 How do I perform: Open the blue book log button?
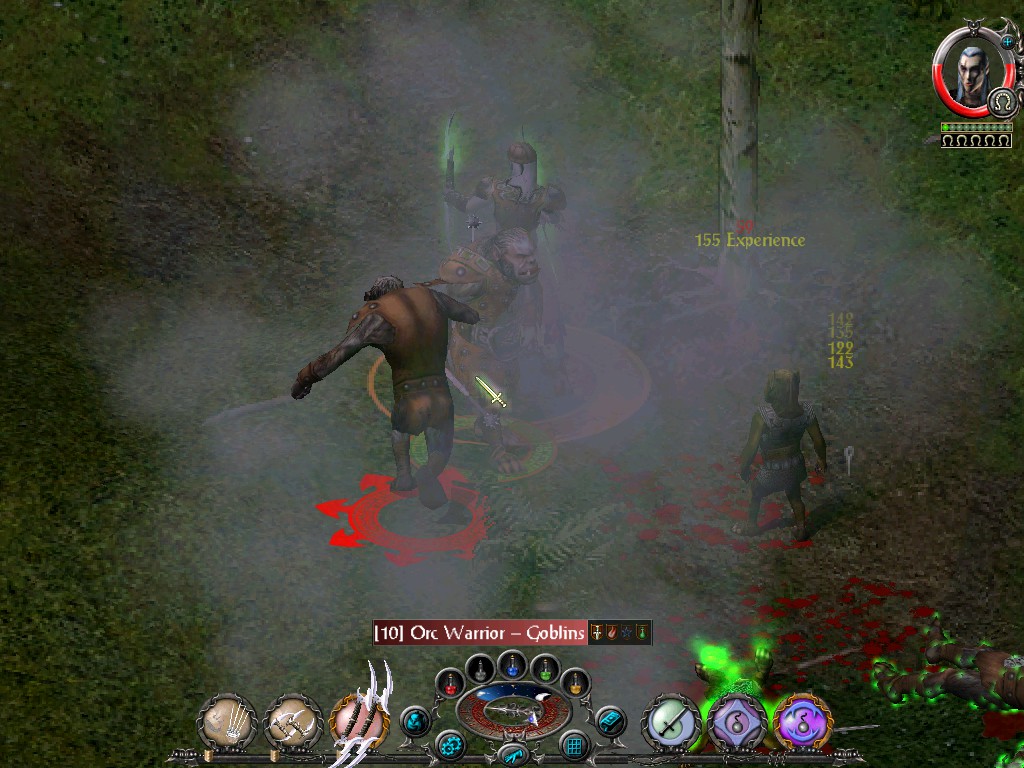click(609, 721)
